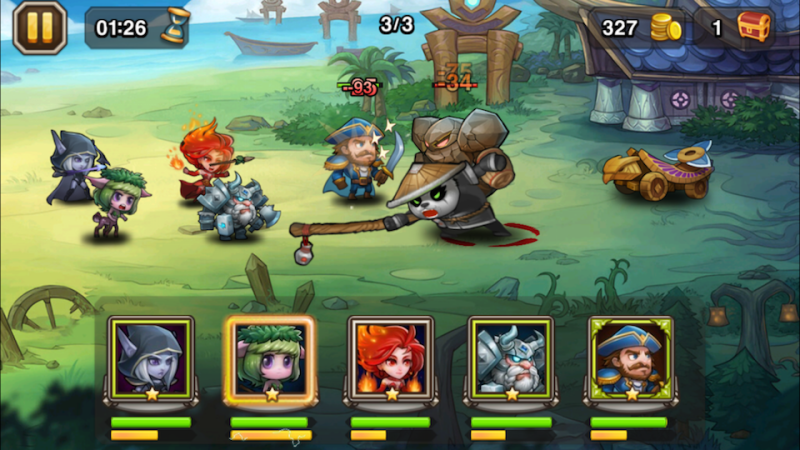Select the hooded dark elf hero portrait
The image size is (800, 450).
click(151, 357)
